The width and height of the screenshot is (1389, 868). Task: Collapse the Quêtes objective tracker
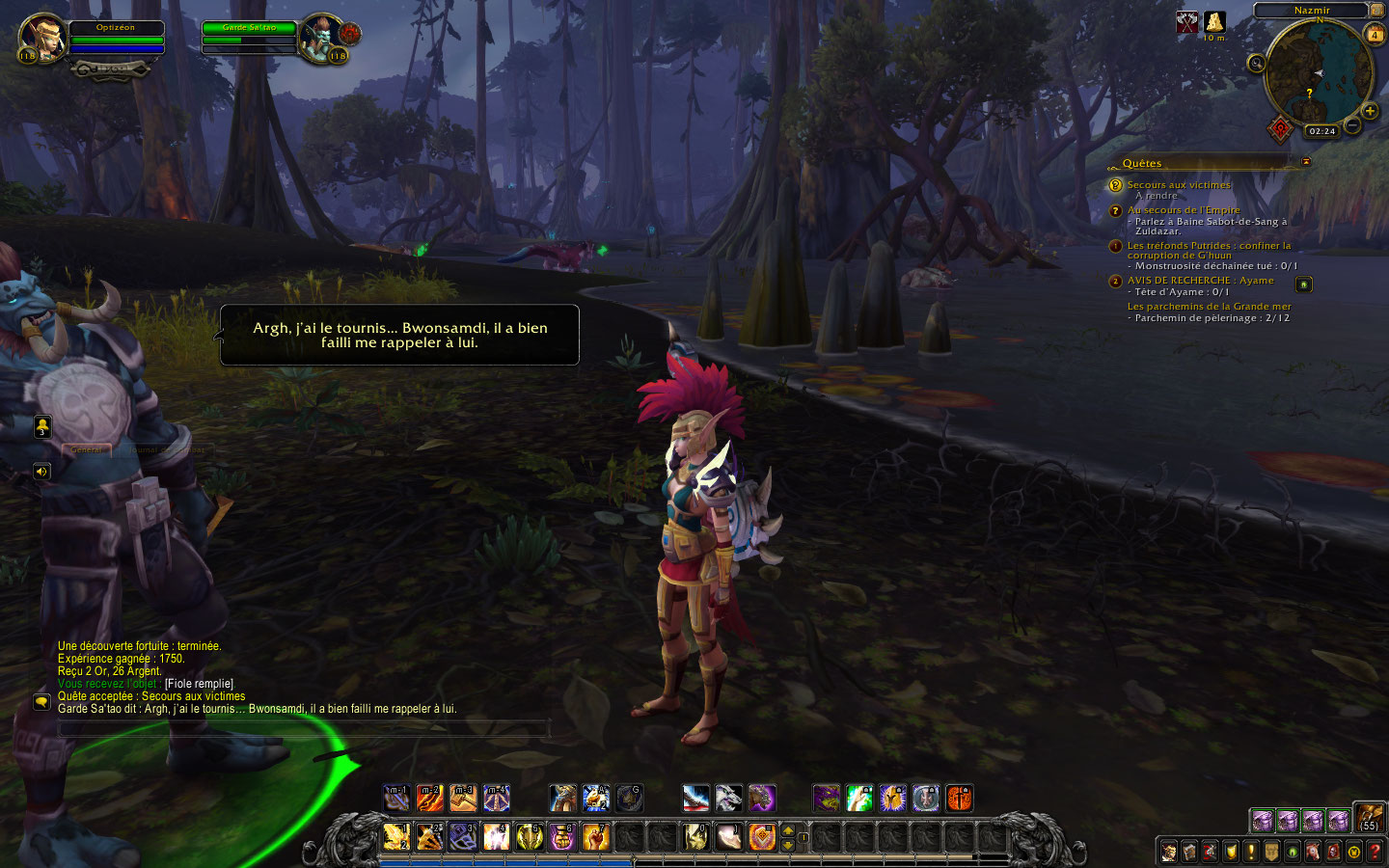coord(1306,162)
